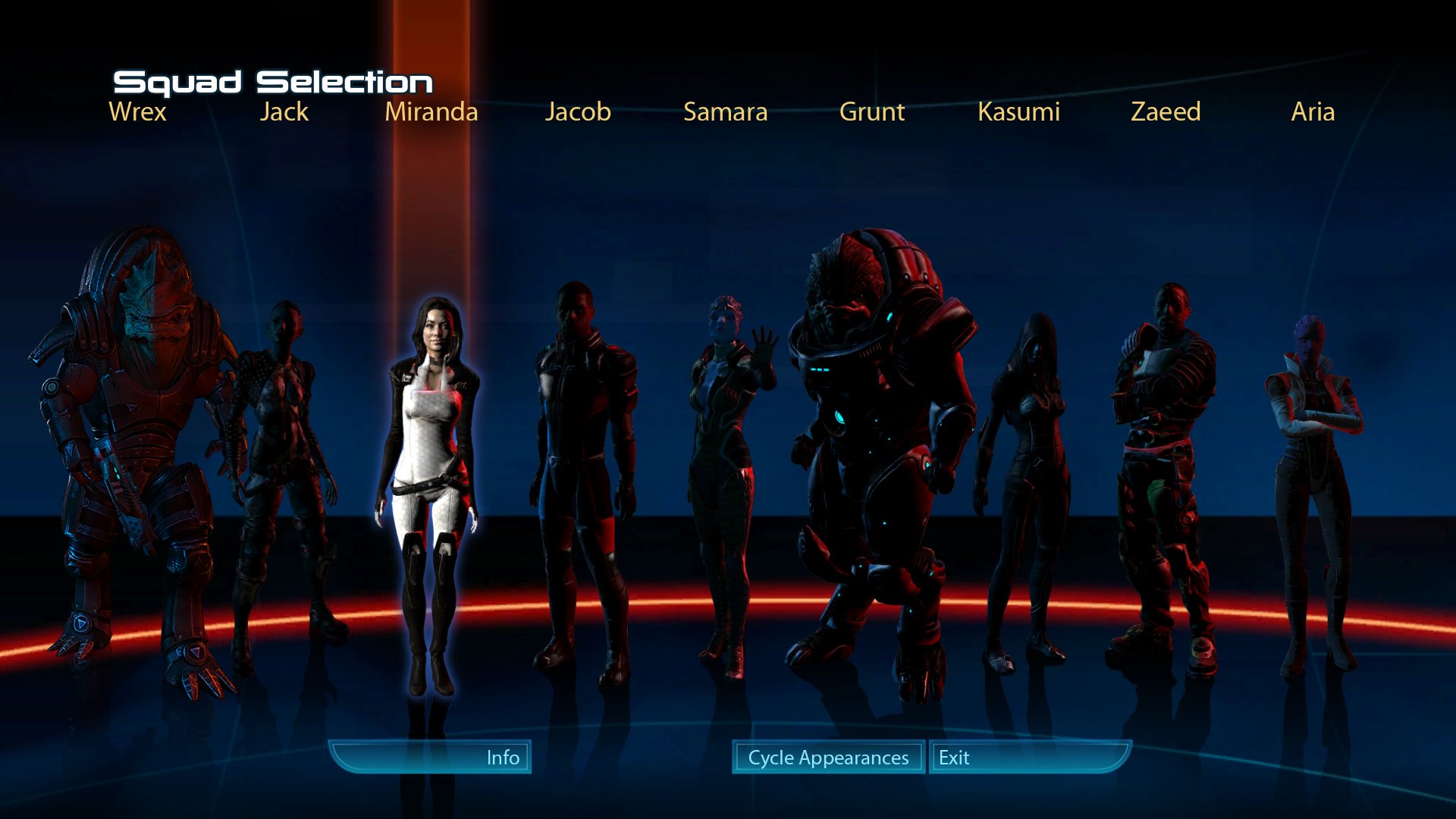Click the Jacob name label
The height and width of the screenshot is (819, 1456).
pos(578,112)
